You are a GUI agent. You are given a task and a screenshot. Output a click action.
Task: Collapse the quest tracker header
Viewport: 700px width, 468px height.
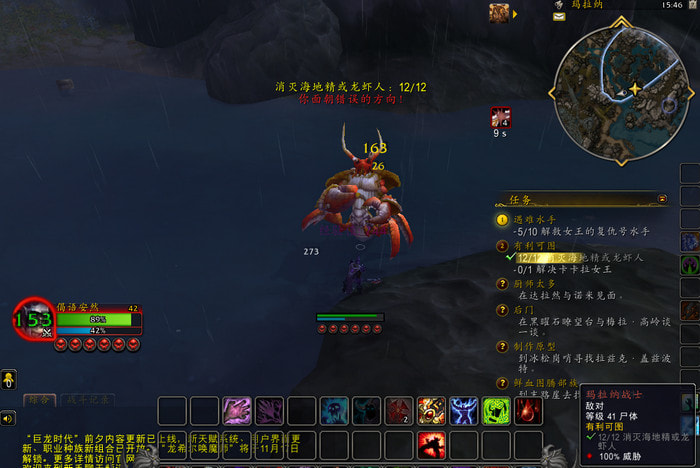(x=662, y=199)
